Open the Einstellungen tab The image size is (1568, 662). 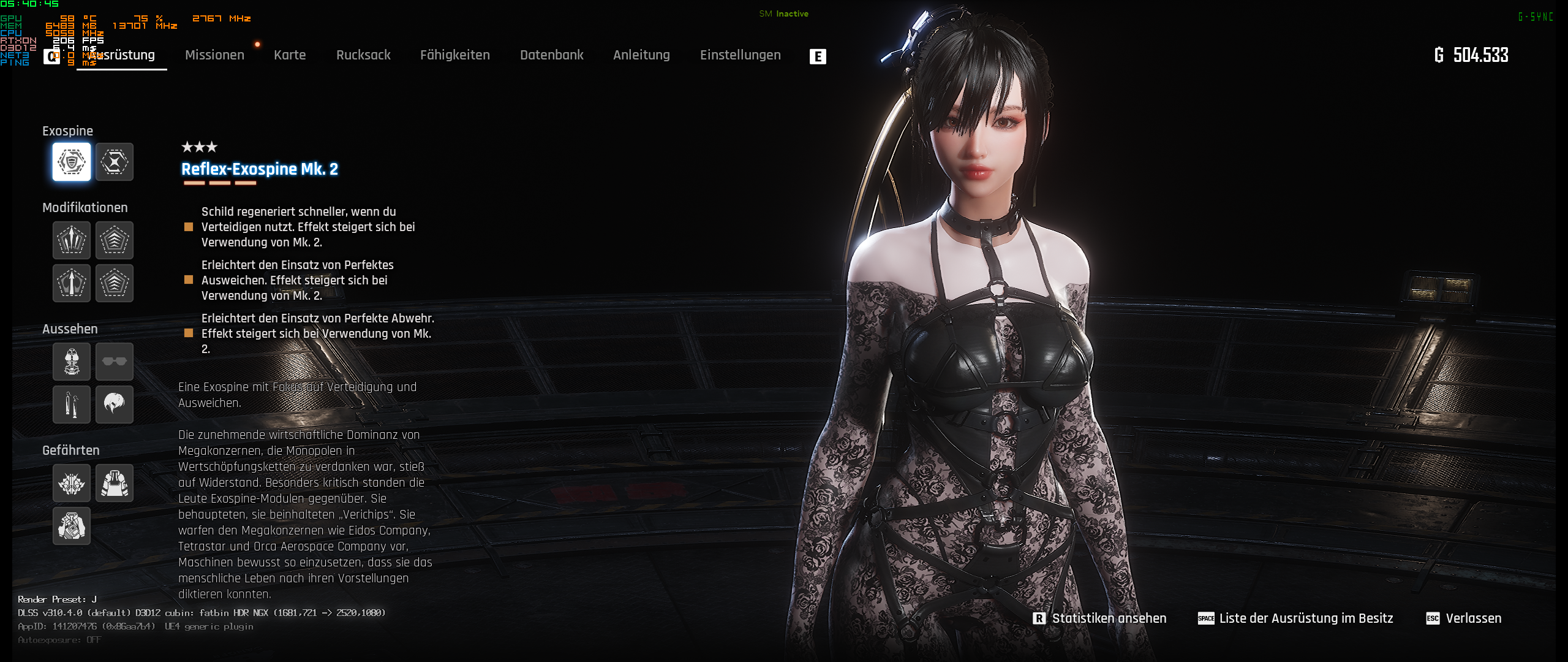coord(740,55)
